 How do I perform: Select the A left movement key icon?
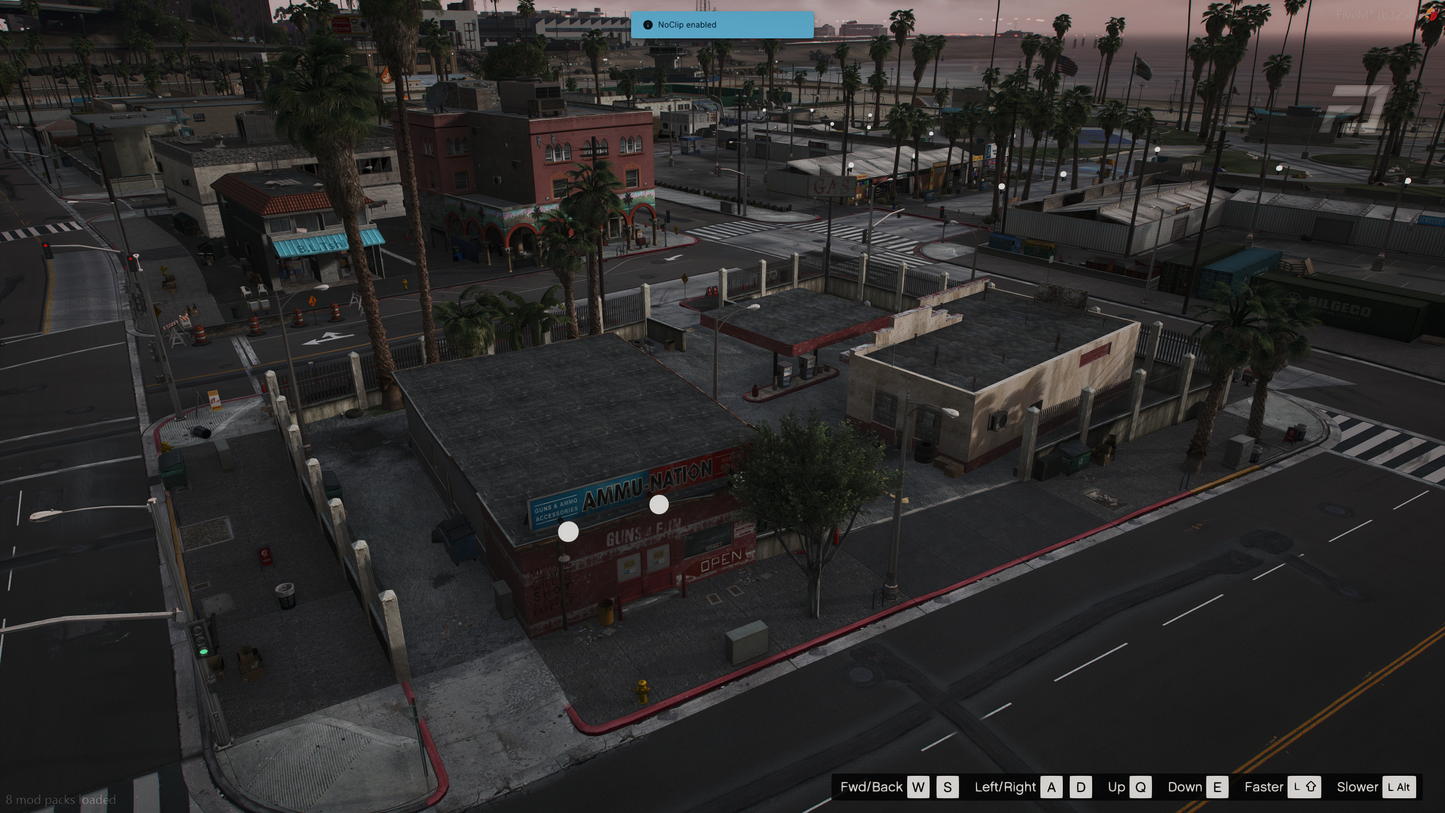(x=1051, y=787)
